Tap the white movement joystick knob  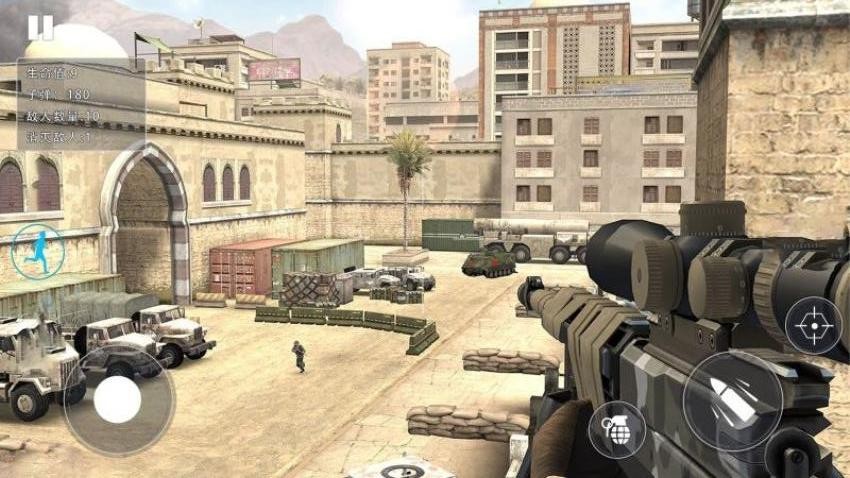coord(117,401)
